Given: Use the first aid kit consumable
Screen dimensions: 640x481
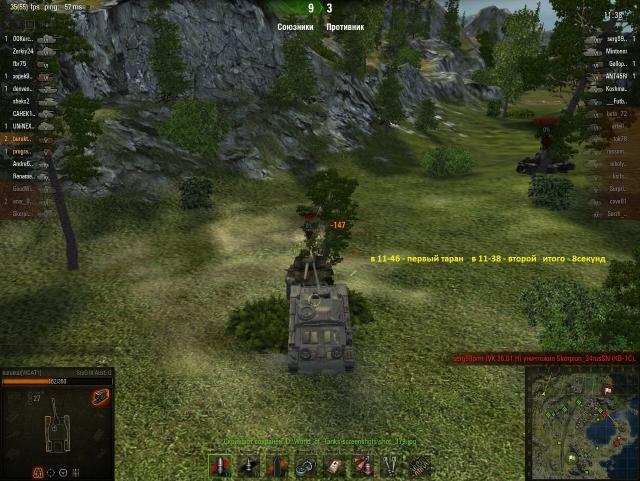Looking at the screenshot, I should tap(334, 466).
